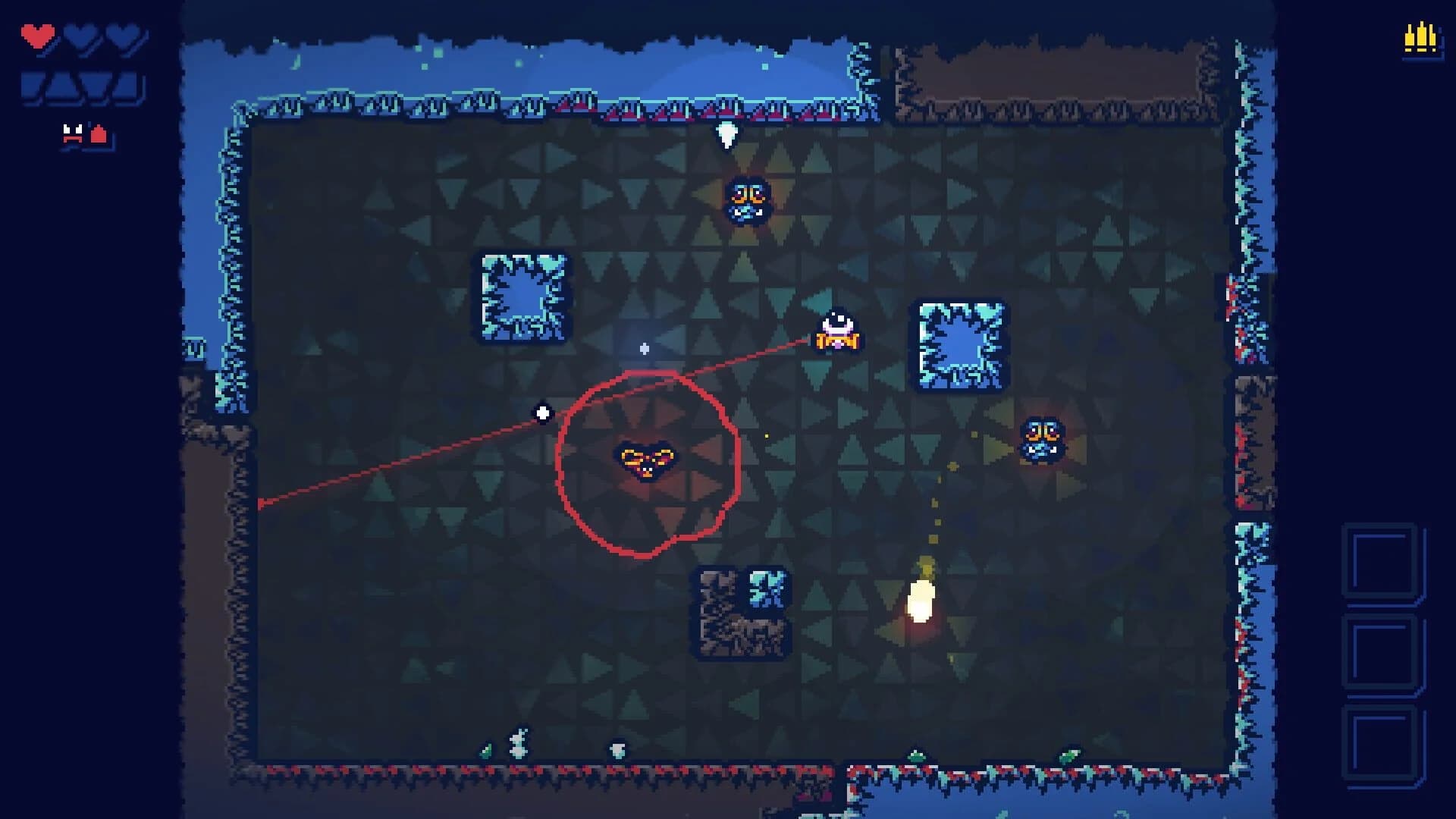
Task: Click the white projectile dot on the laser line
Action: tap(541, 412)
